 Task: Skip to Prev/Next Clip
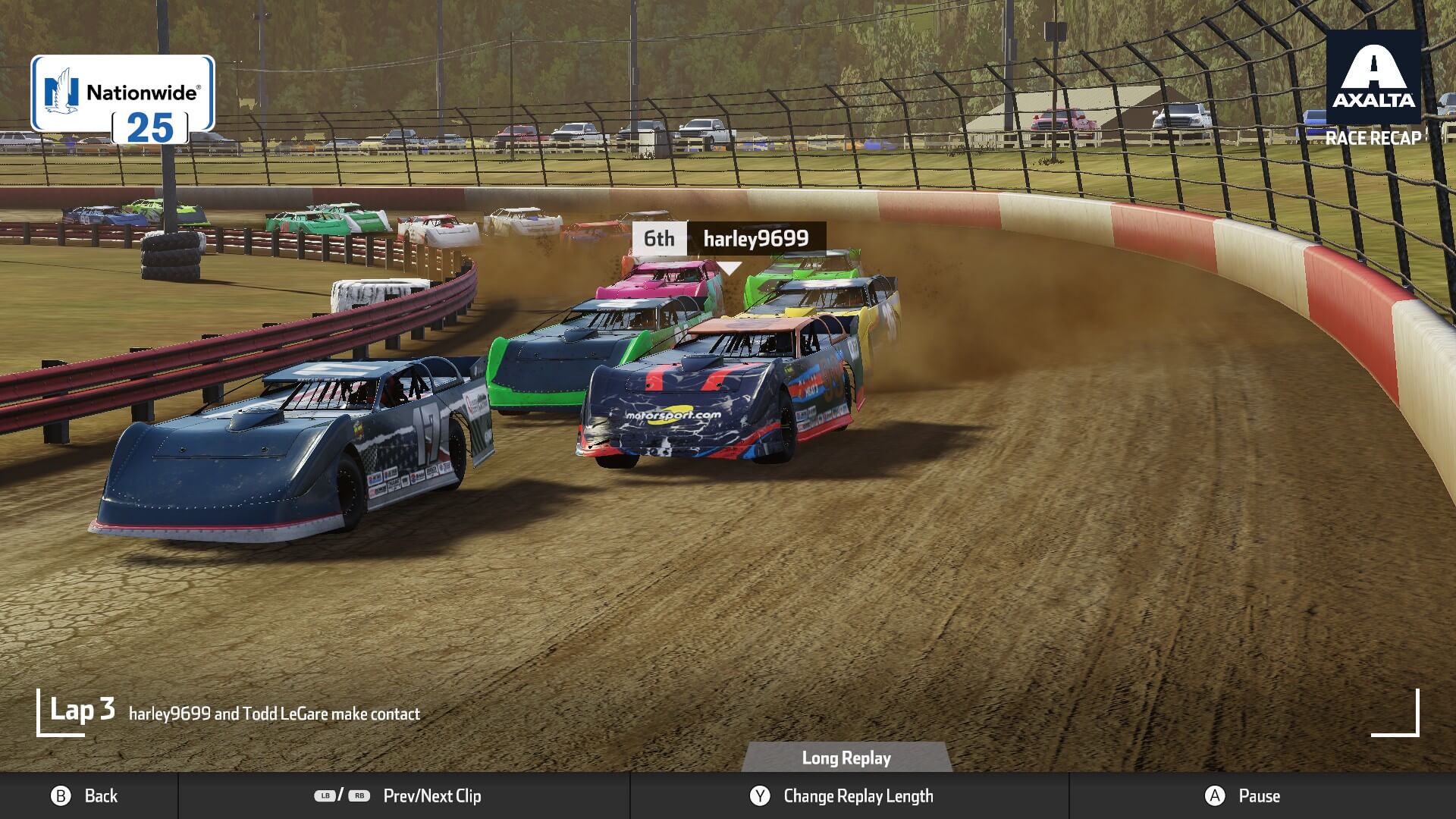[399, 795]
